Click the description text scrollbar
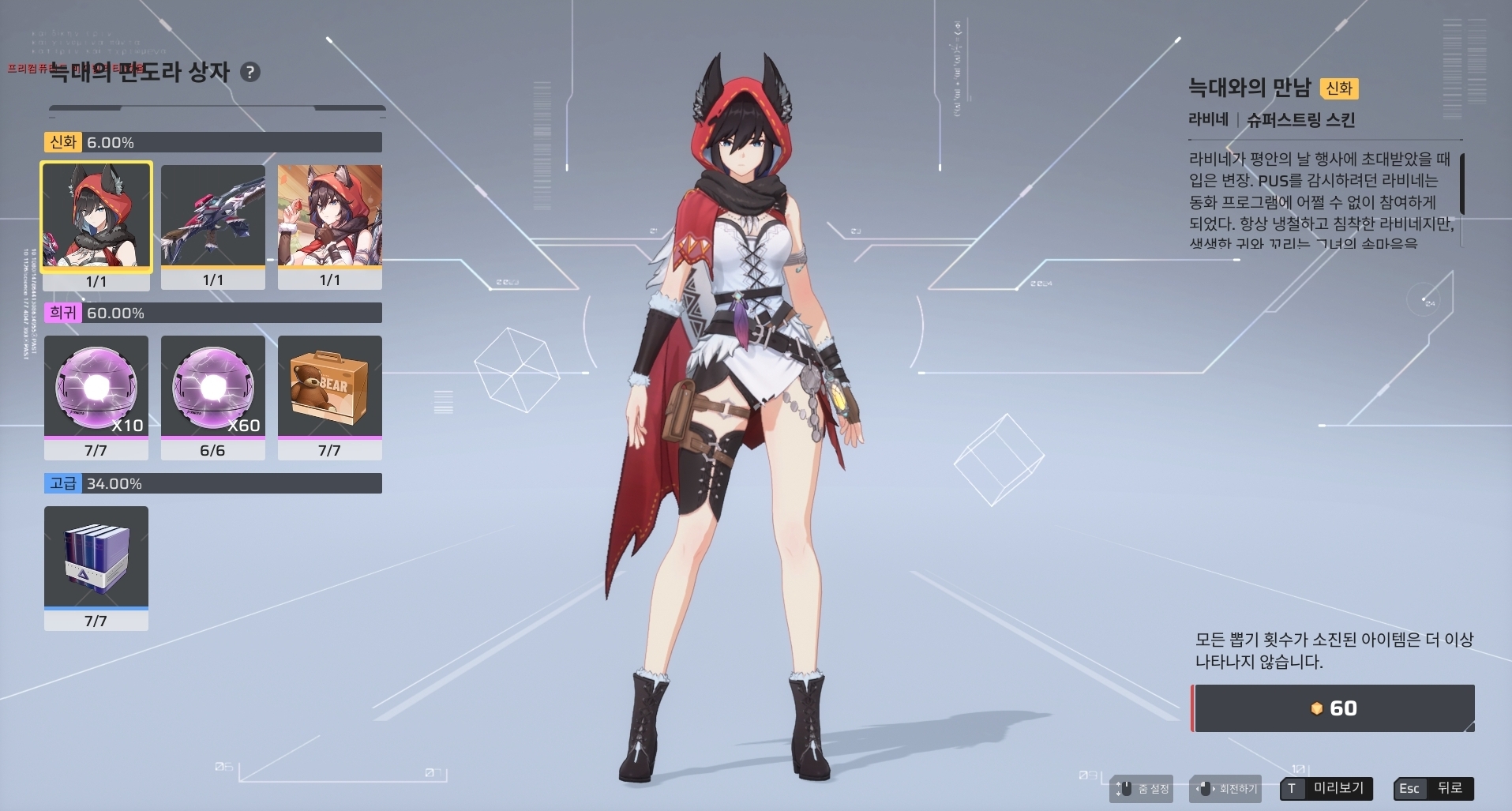The width and height of the screenshot is (1512, 811). pos(1462,184)
